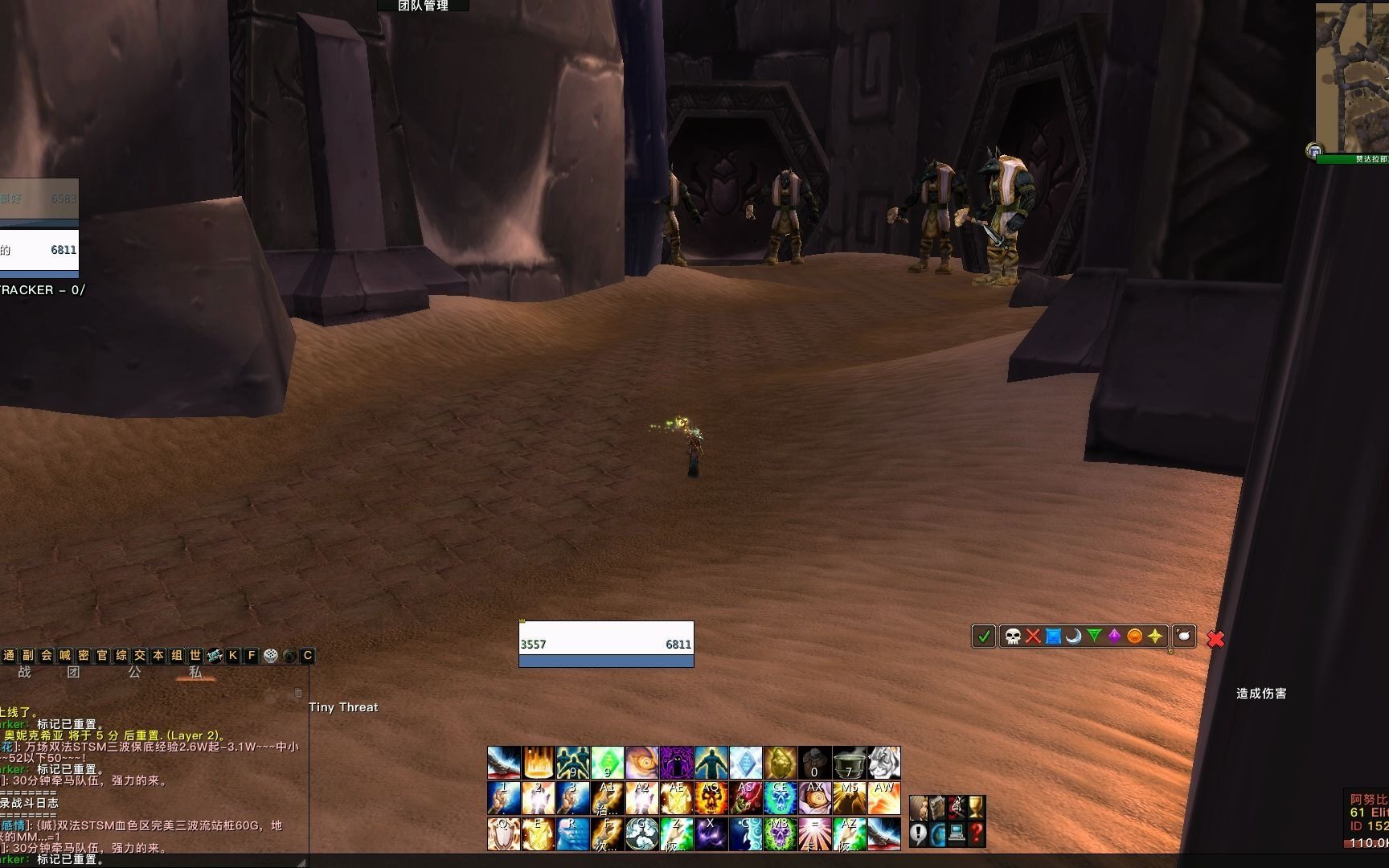
Task: Activate the green skull ability bound to M3
Action: (x=780, y=833)
